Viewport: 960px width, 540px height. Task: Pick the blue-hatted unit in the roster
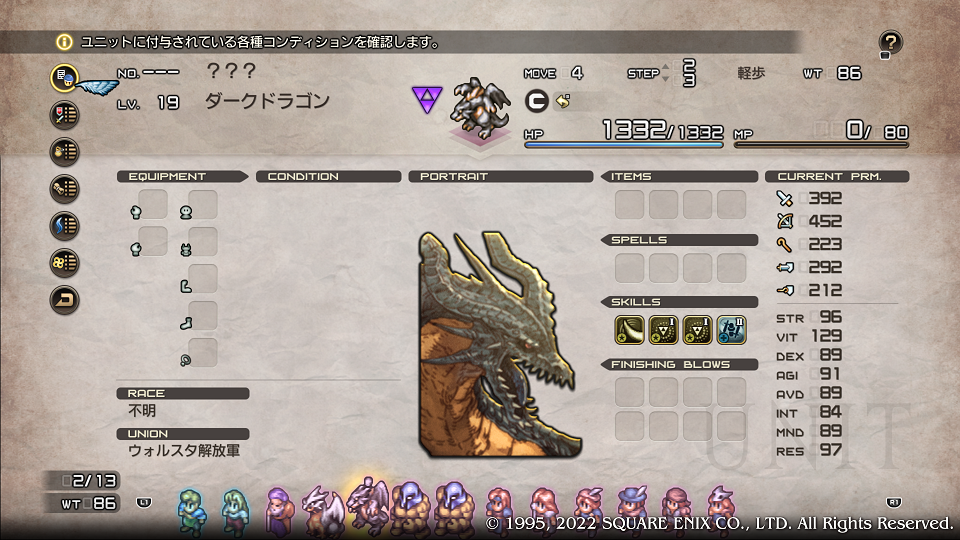click(x=632, y=505)
